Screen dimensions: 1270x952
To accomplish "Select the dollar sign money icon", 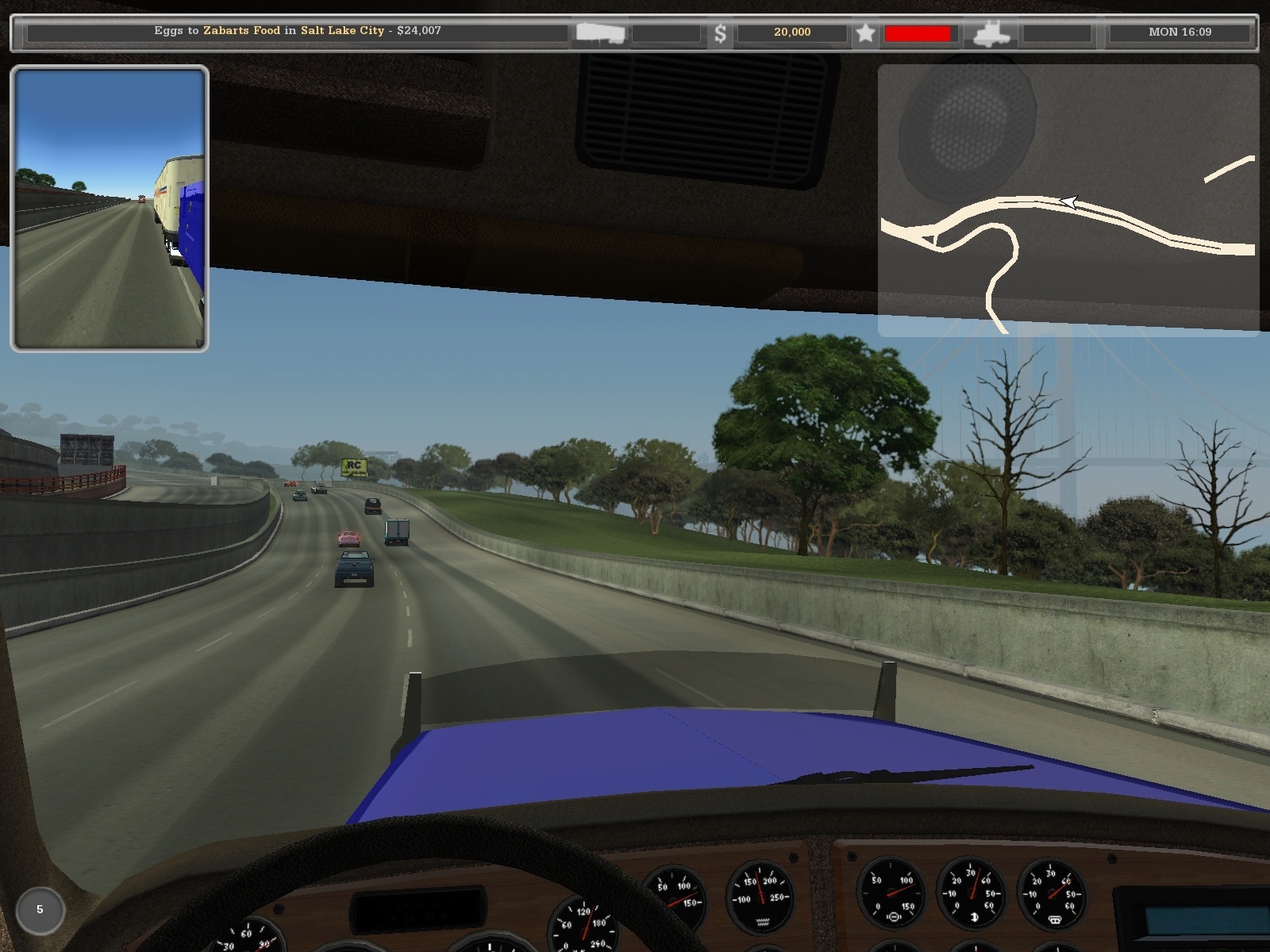I will tap(721, 33).
